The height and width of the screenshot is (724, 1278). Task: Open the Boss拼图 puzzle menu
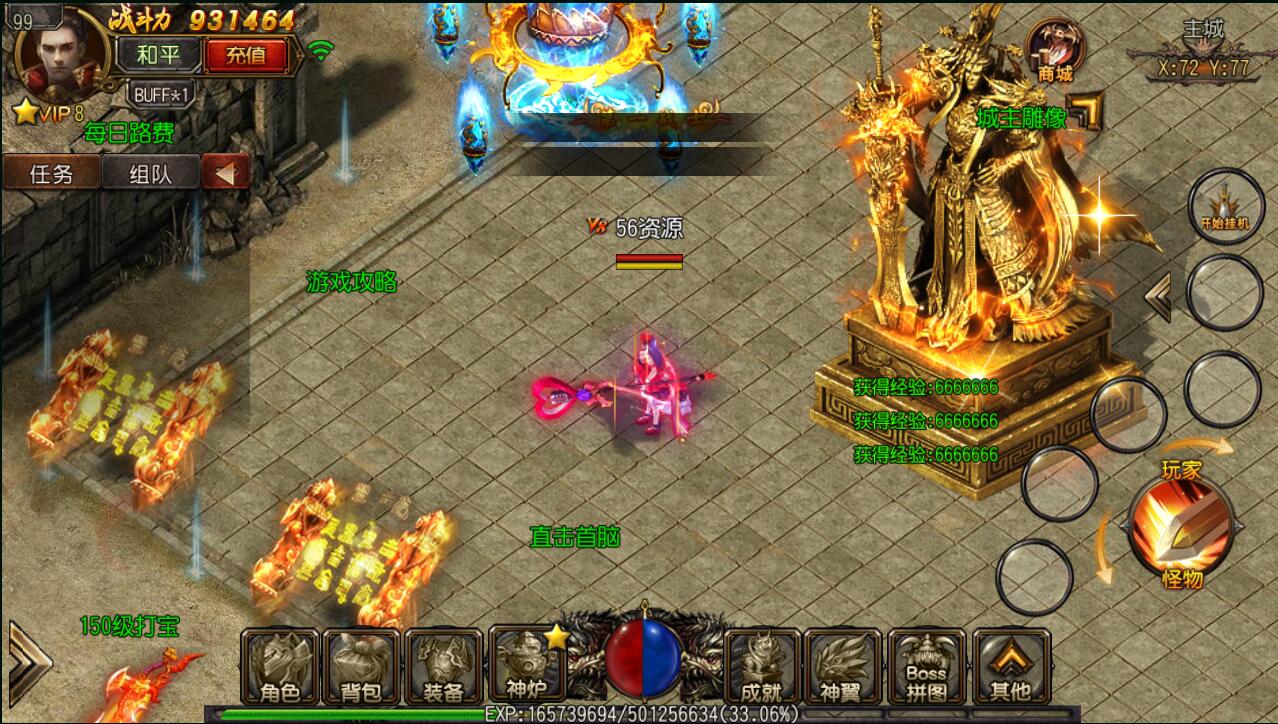pos(926,667)
